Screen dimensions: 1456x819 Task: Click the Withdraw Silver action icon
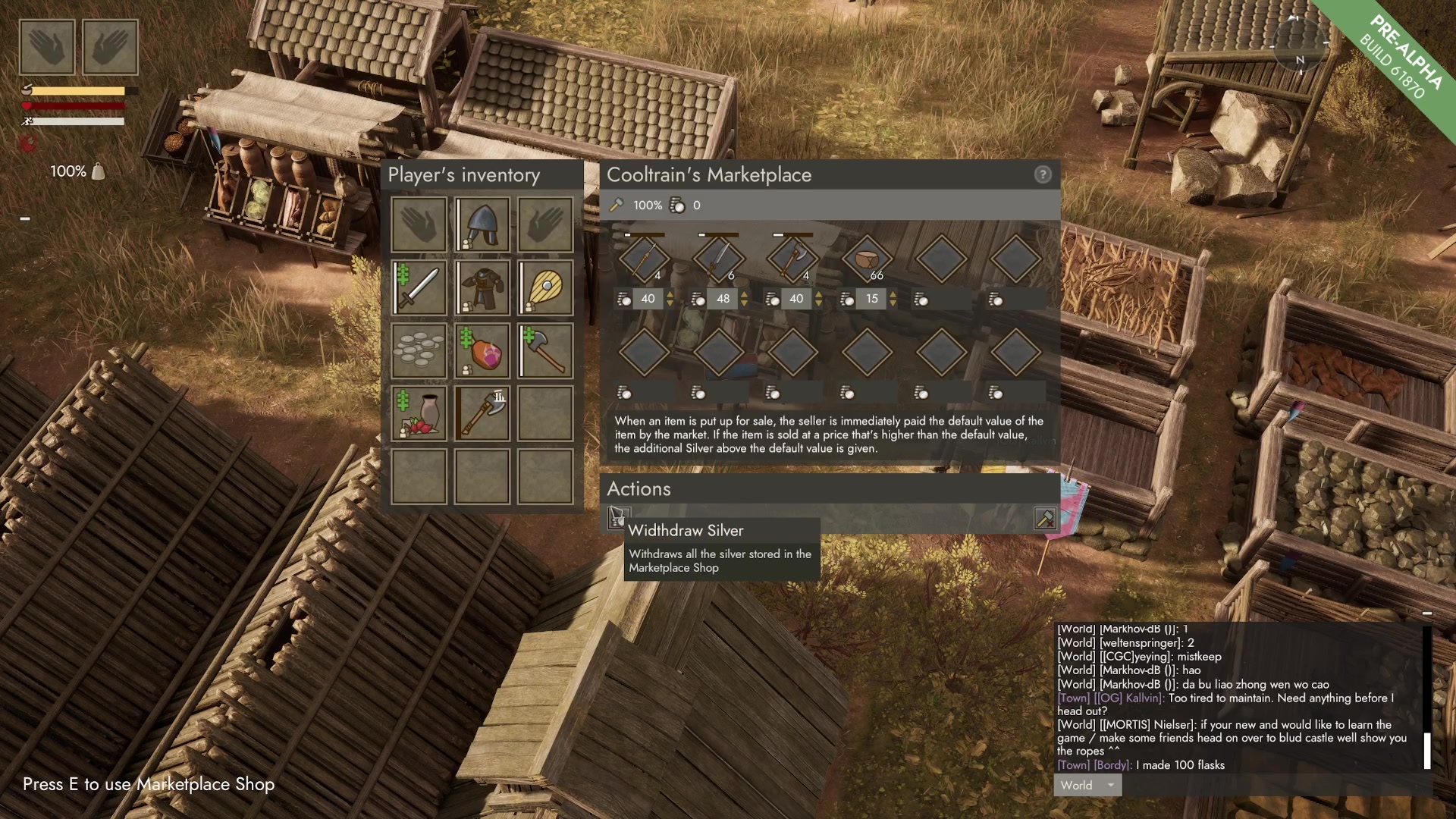click(x=617, y=518)
